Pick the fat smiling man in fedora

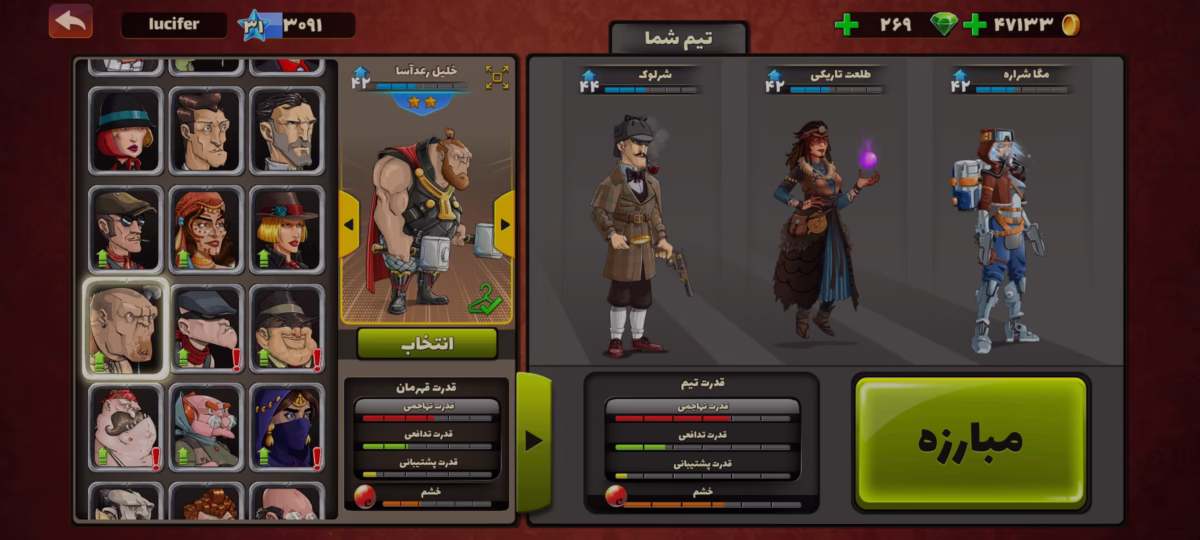pos(286,328)
